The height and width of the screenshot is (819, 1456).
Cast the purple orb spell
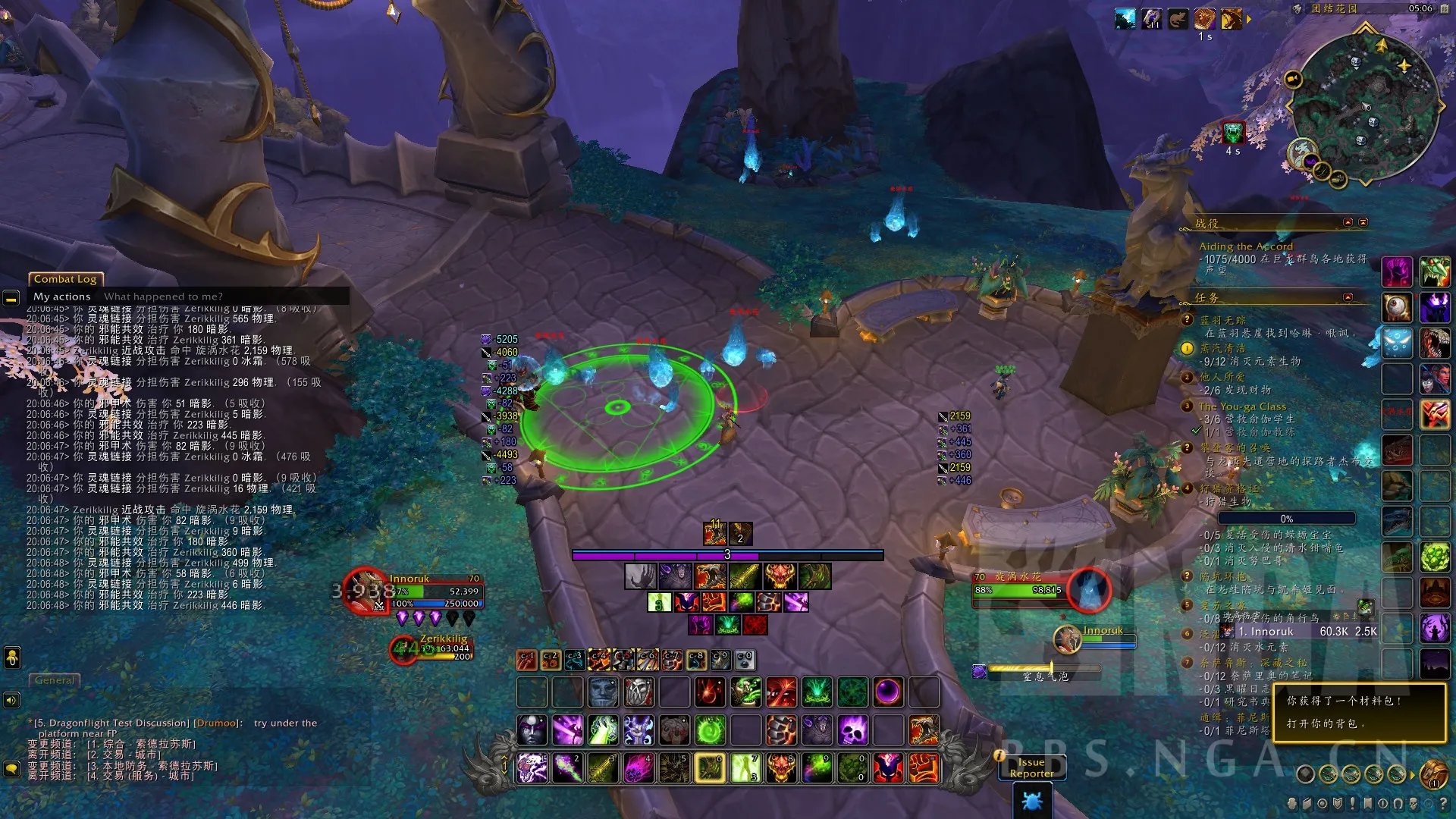(888, 692)
